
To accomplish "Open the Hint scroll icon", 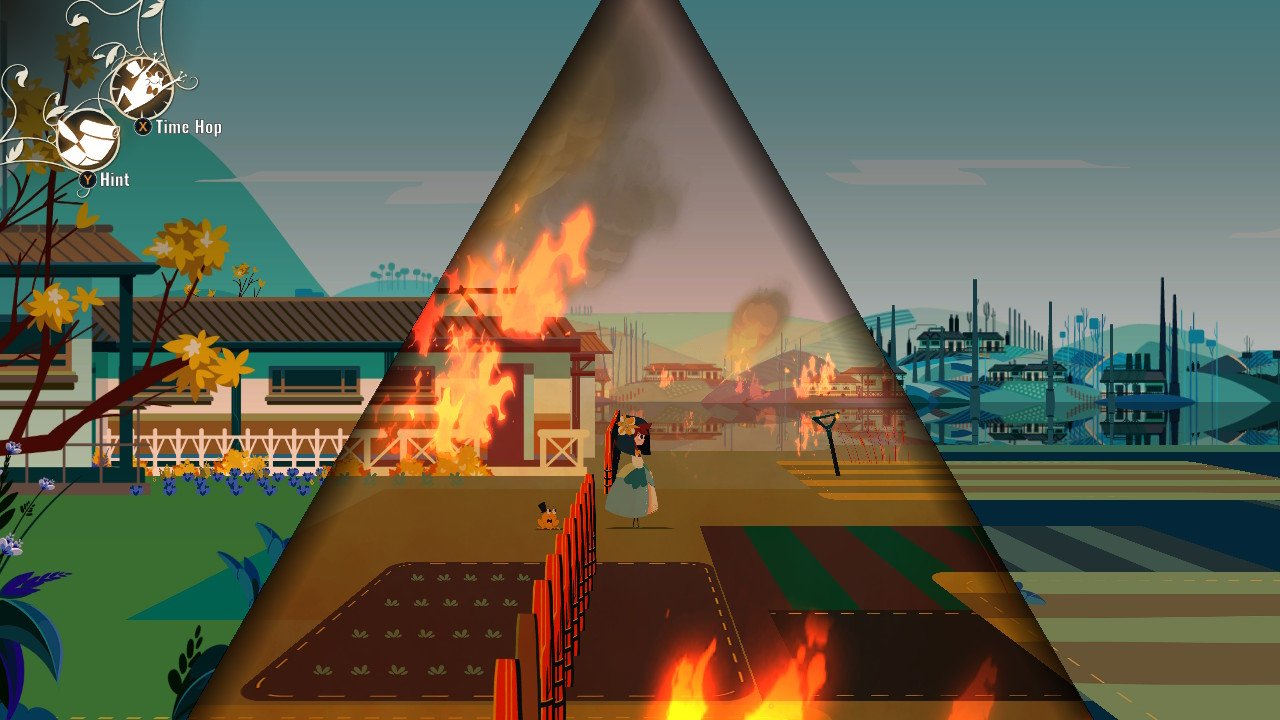I will 87,139.
